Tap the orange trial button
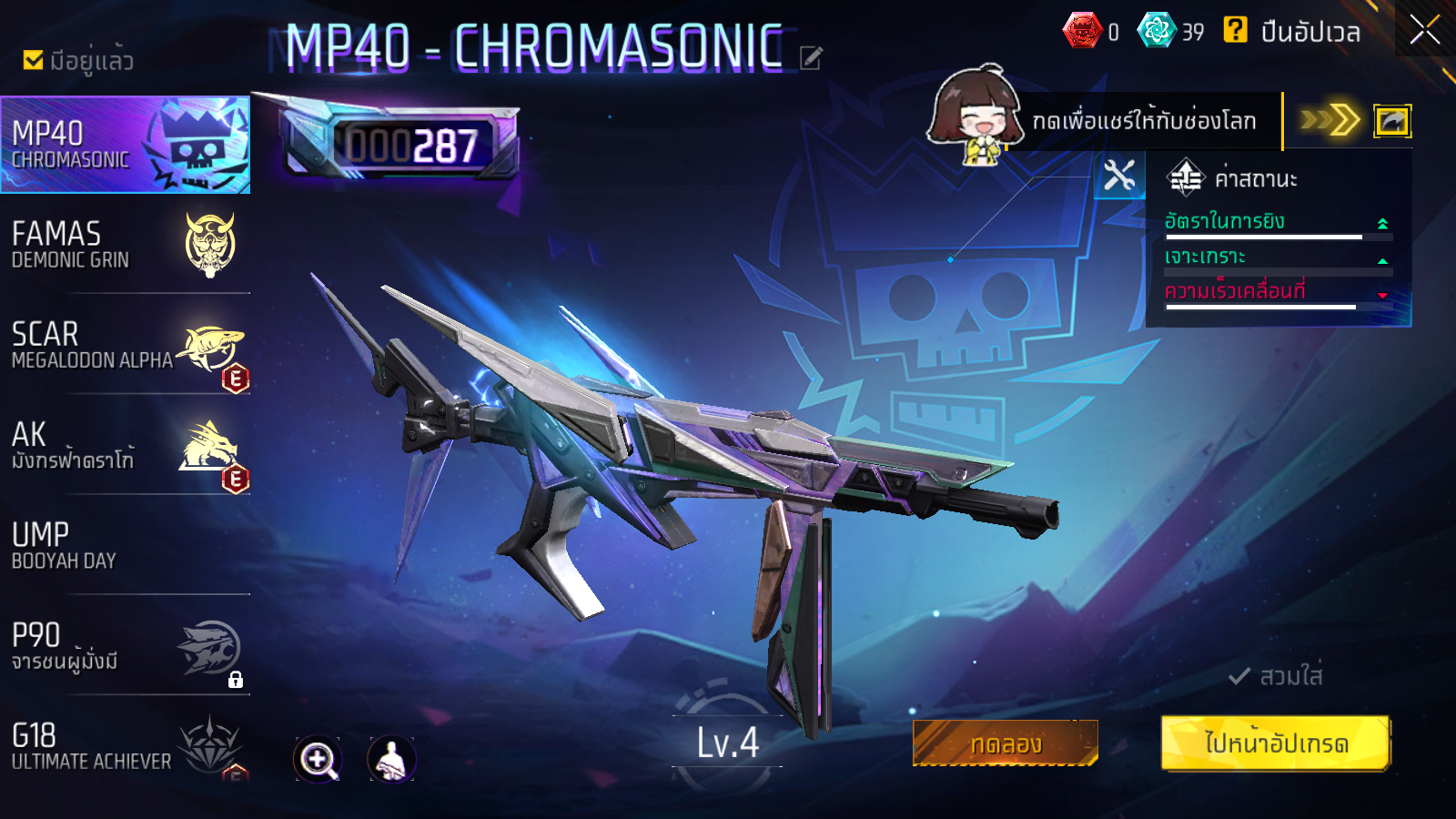 (x=1006, y=743)
